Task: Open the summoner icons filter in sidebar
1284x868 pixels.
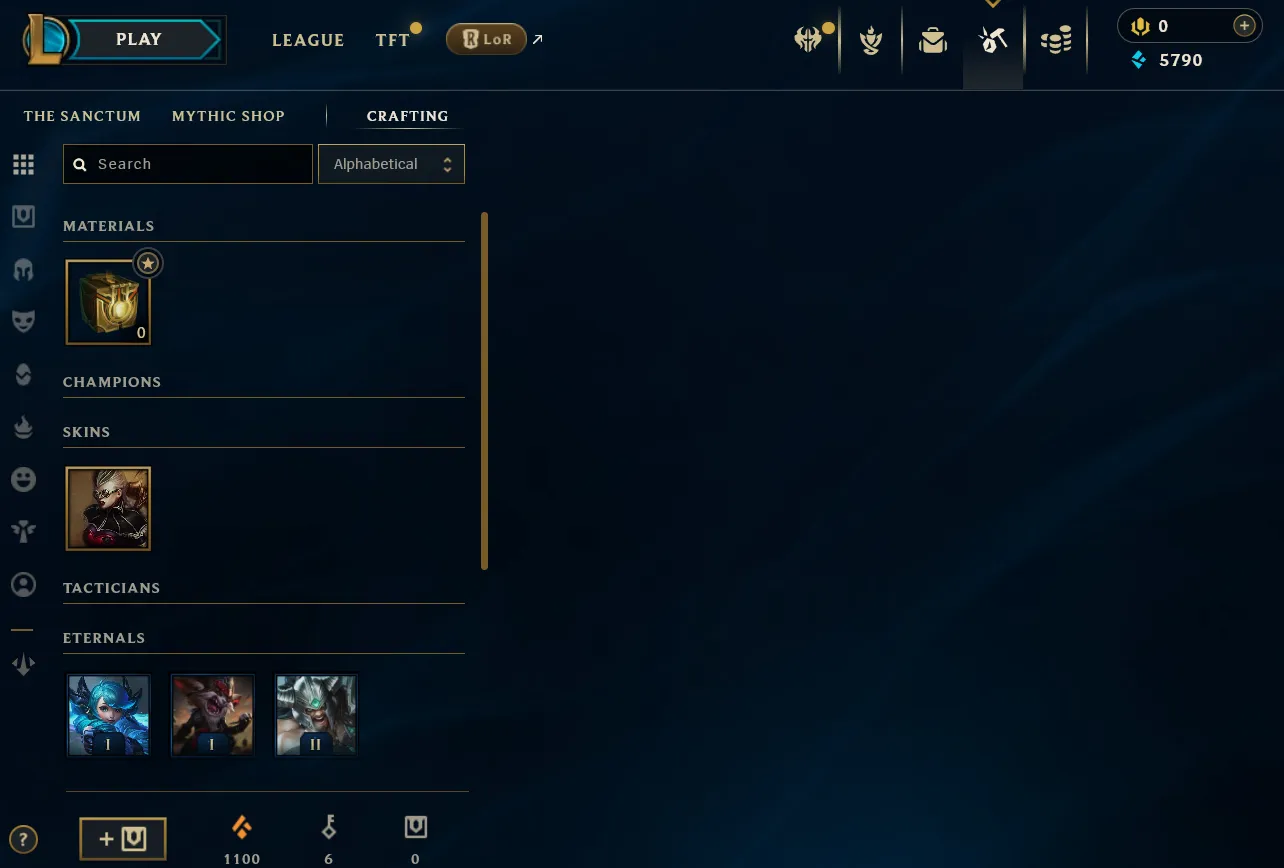Action: click(23, 584)
